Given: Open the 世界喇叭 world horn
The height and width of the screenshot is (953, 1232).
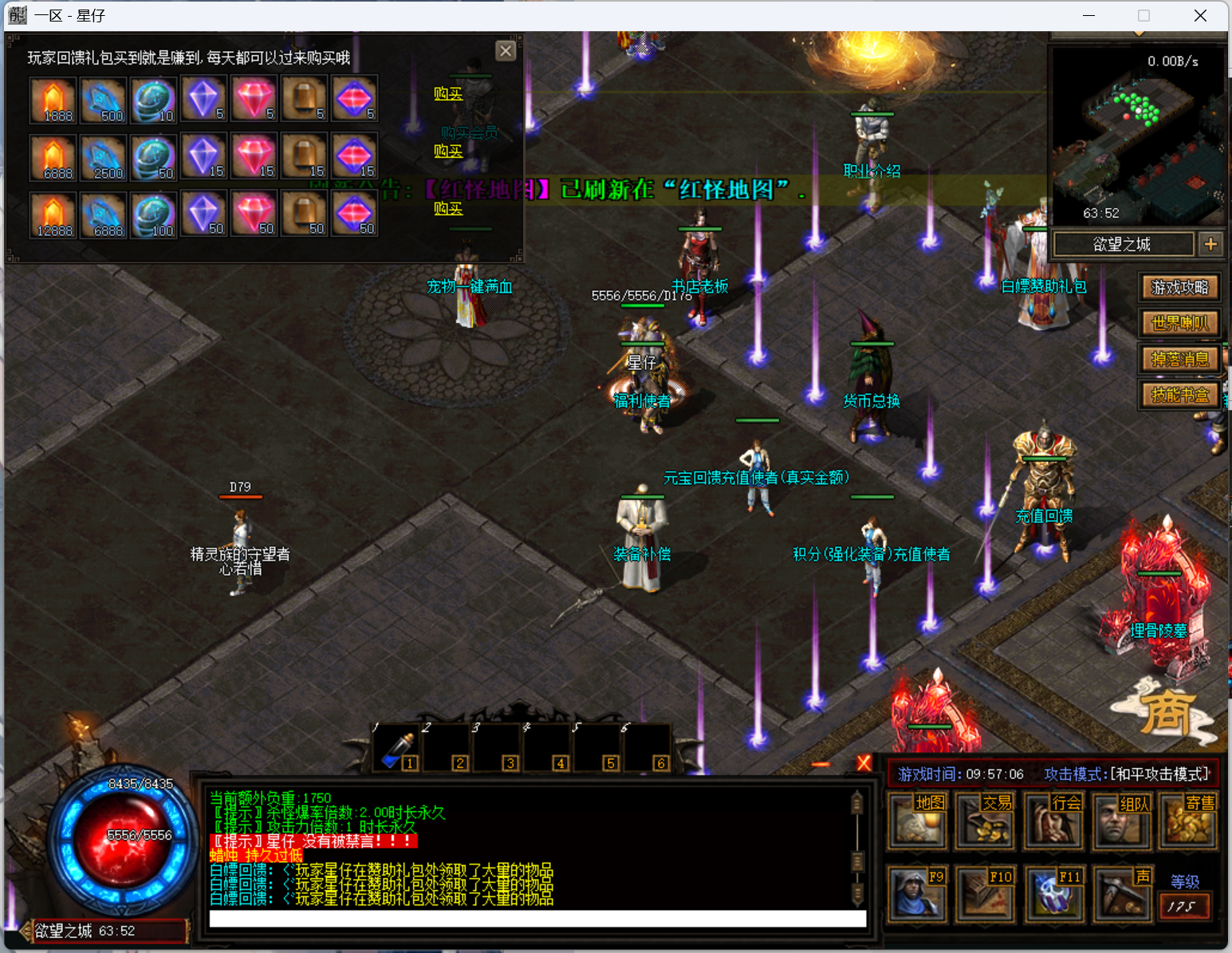Looking at the screenshot, I should click(1179, 323).
